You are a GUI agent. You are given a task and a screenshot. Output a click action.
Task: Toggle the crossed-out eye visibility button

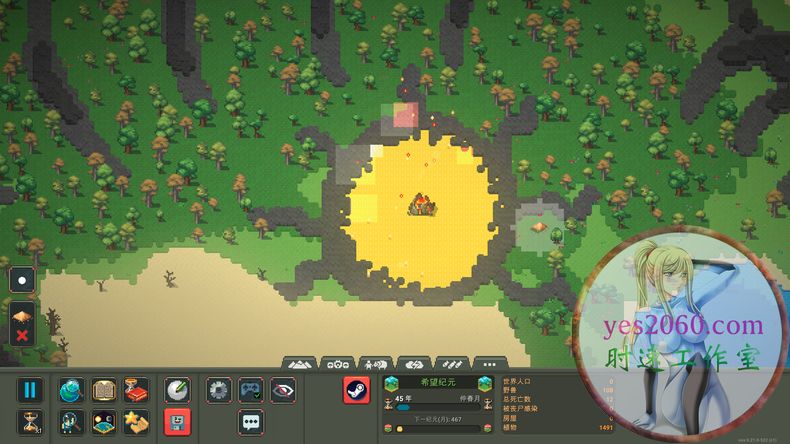pyautogui.click(x=283, y=390)
